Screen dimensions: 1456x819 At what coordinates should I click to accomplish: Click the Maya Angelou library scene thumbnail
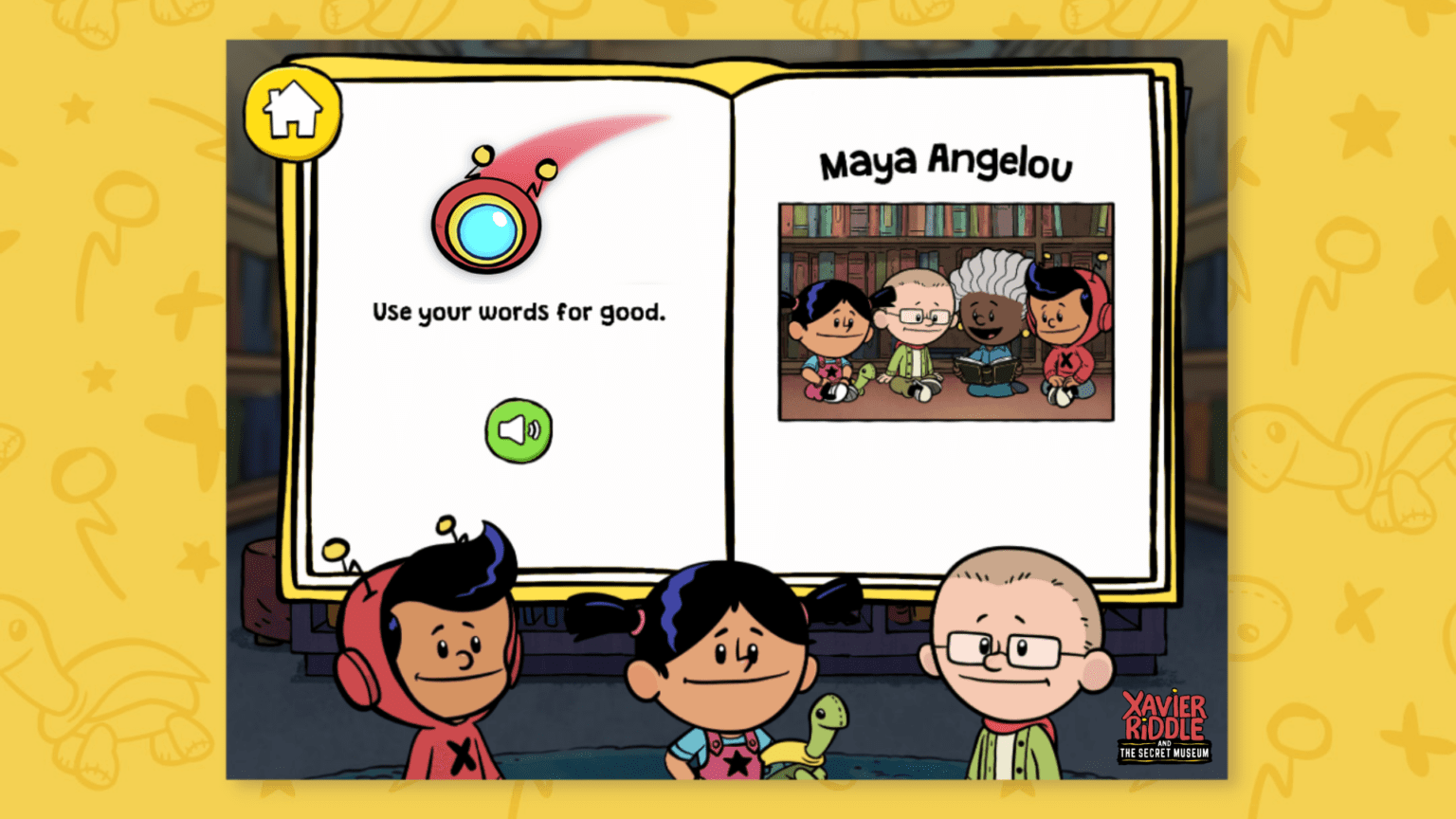click(x=946, y=311)
